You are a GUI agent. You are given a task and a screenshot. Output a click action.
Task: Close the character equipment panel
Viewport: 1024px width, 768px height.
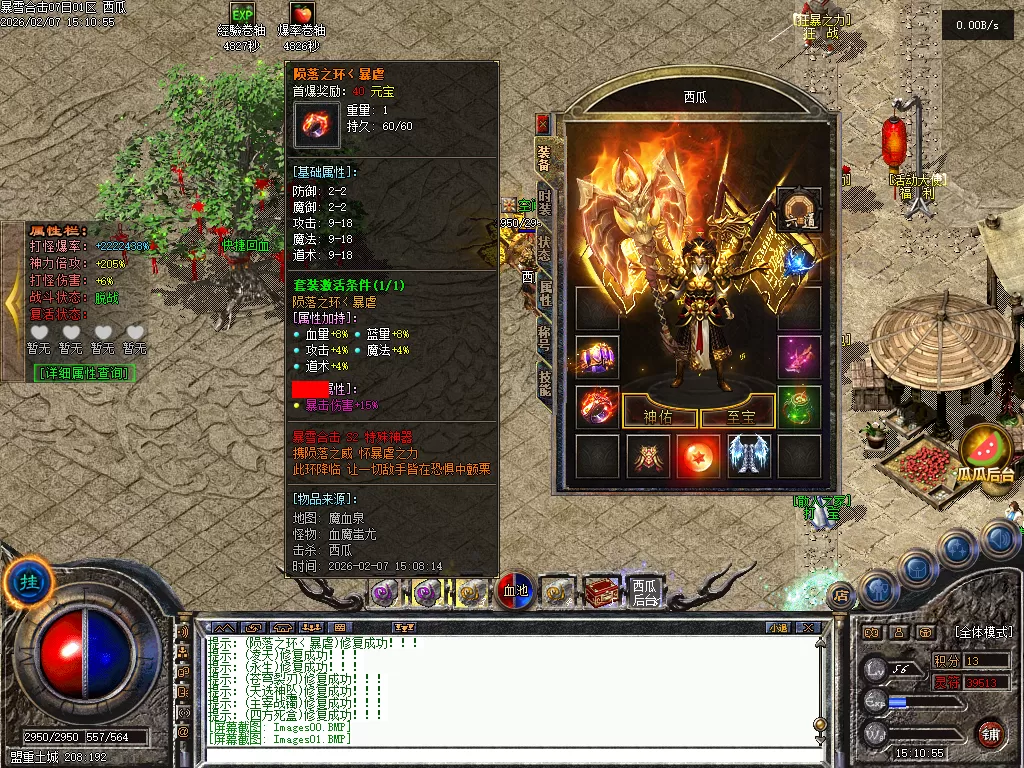point(543,124)
